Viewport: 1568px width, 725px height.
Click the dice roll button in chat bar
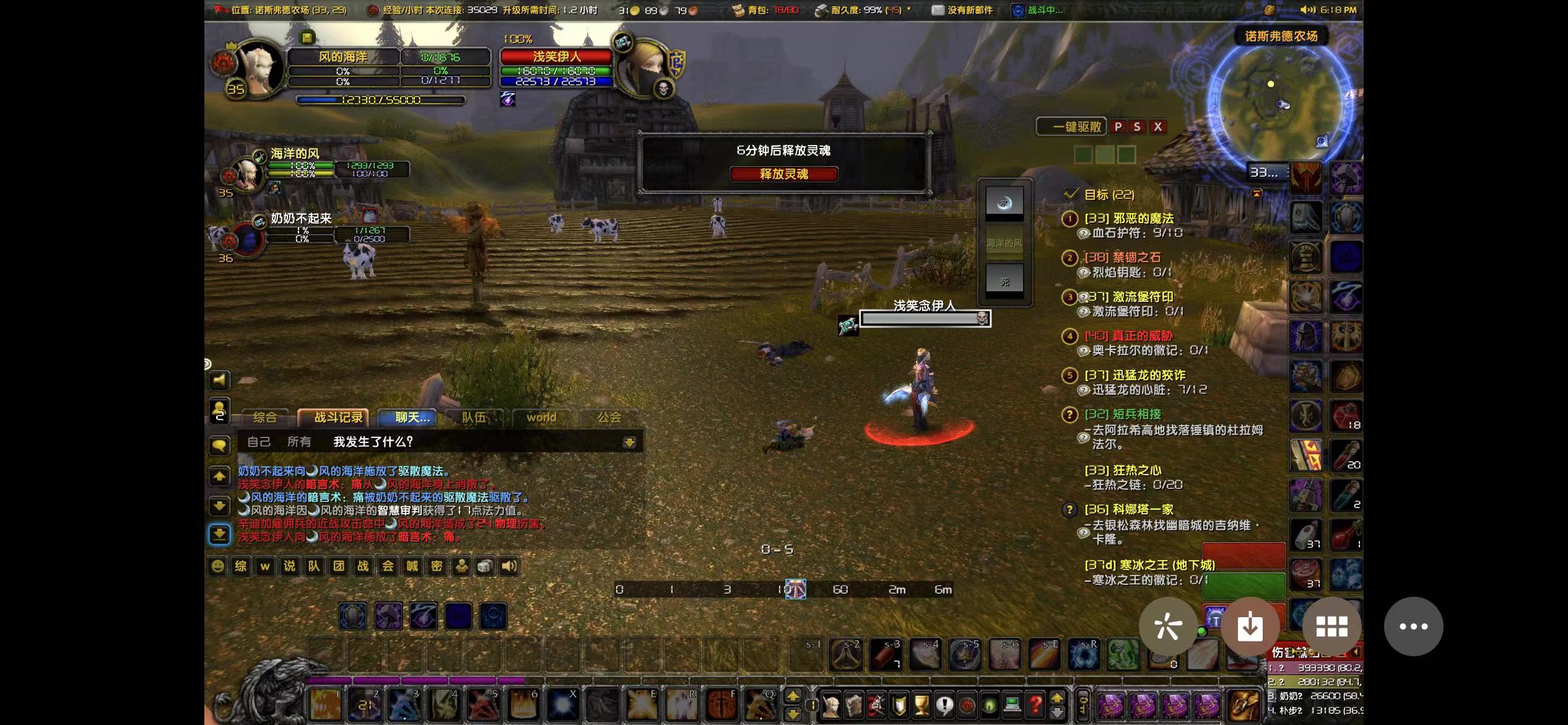click(485, 566)
